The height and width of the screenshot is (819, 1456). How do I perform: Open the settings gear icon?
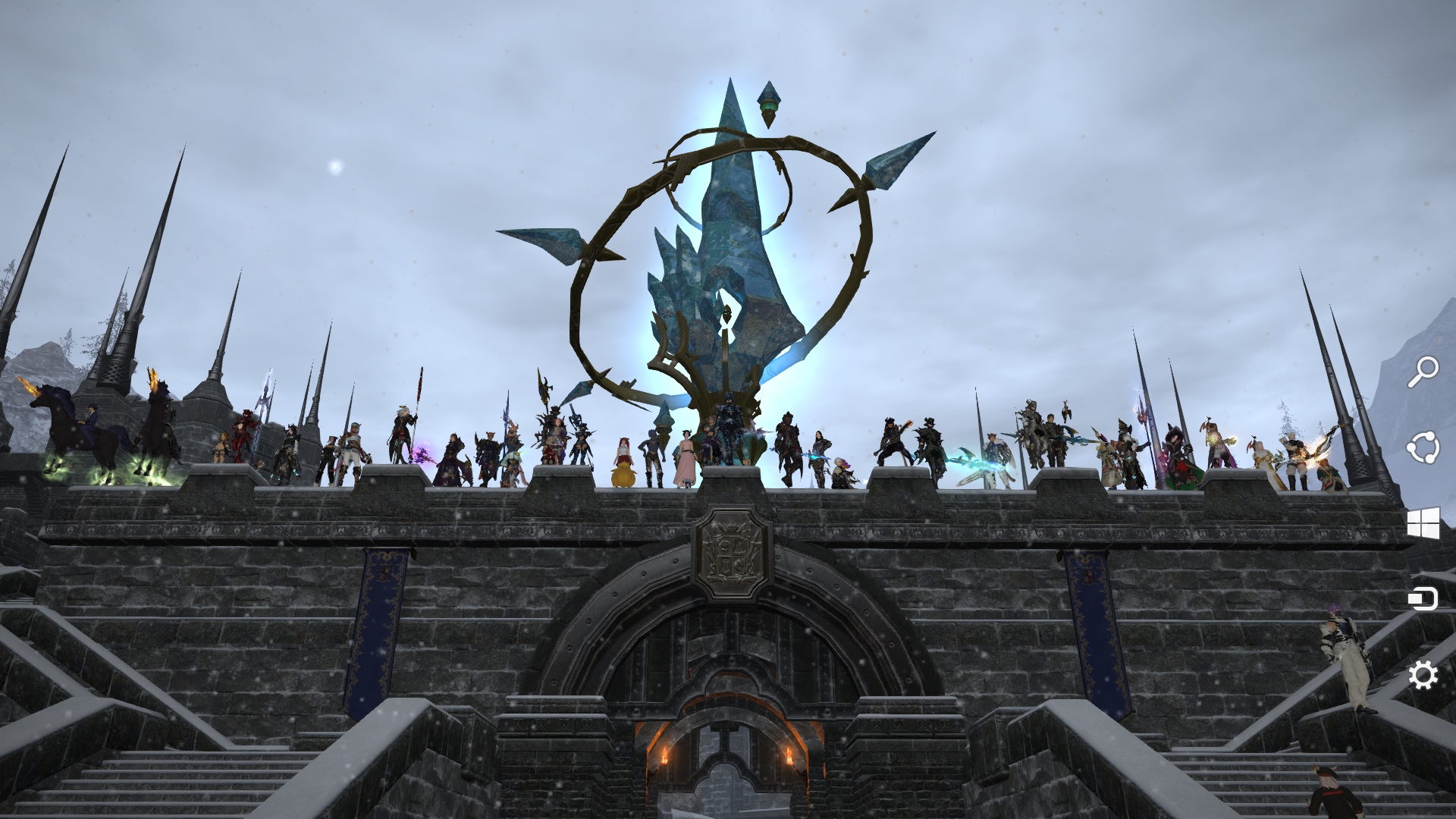pyautogui.click(x=1424, y=673)
